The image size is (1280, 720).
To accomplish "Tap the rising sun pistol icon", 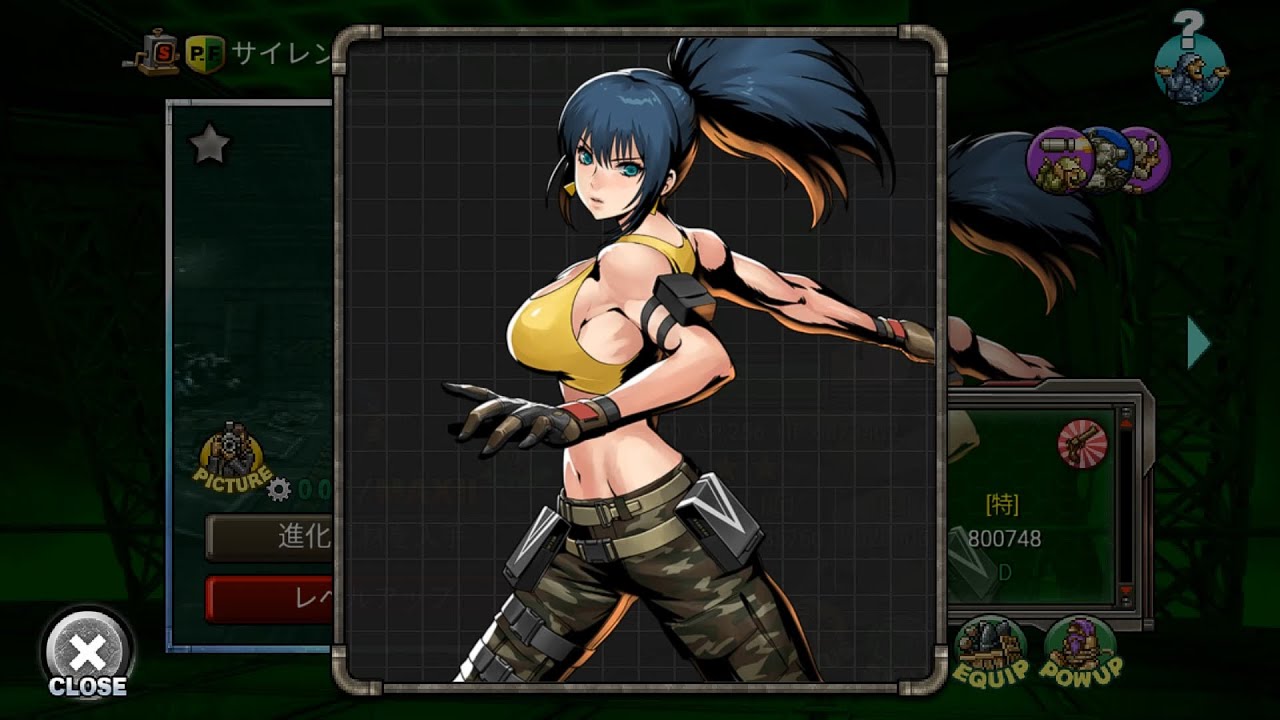I will pyautogui.click(x=1082, y=444).
